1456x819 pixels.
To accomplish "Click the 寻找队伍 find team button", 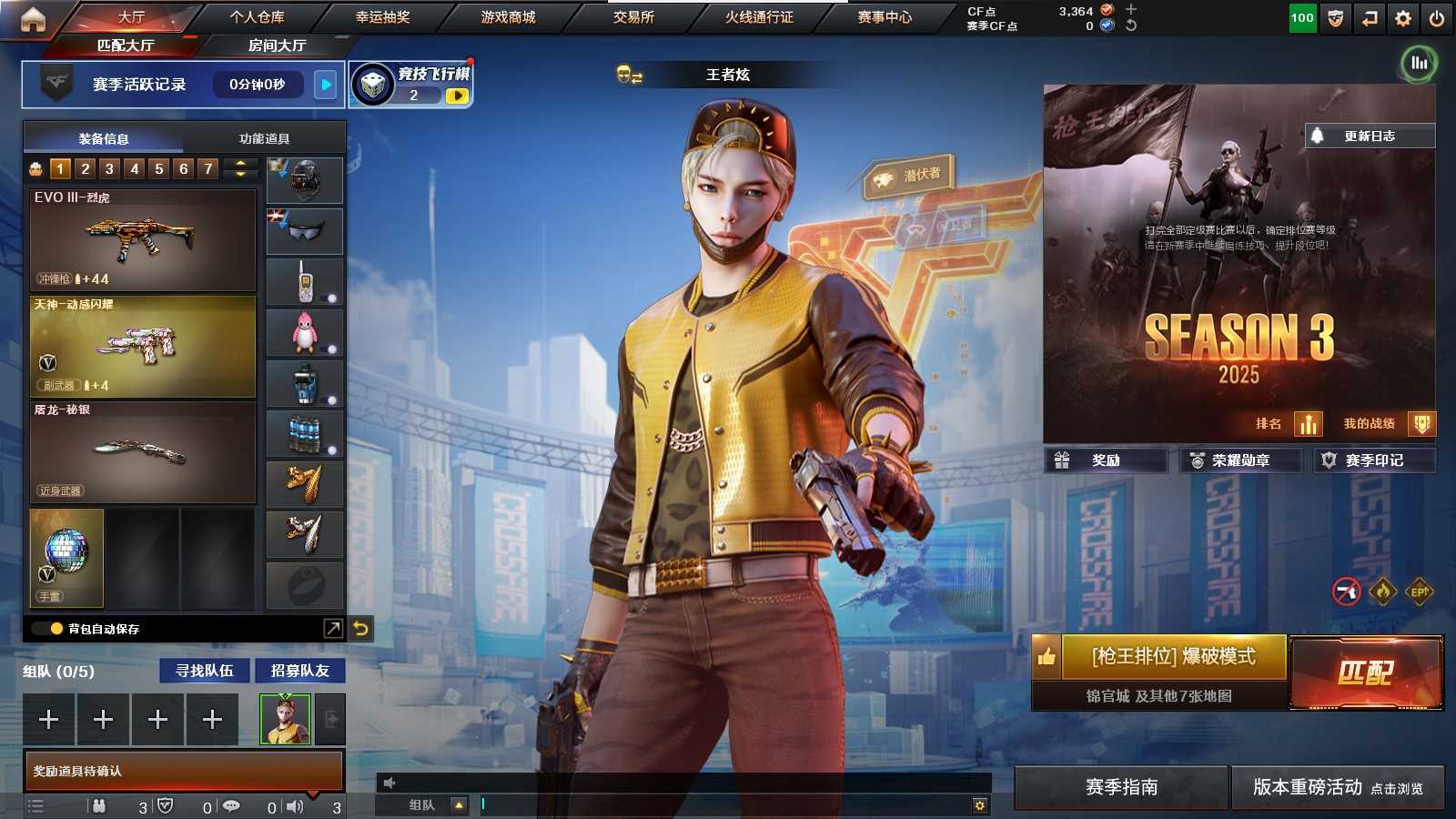I will (205, 671).
